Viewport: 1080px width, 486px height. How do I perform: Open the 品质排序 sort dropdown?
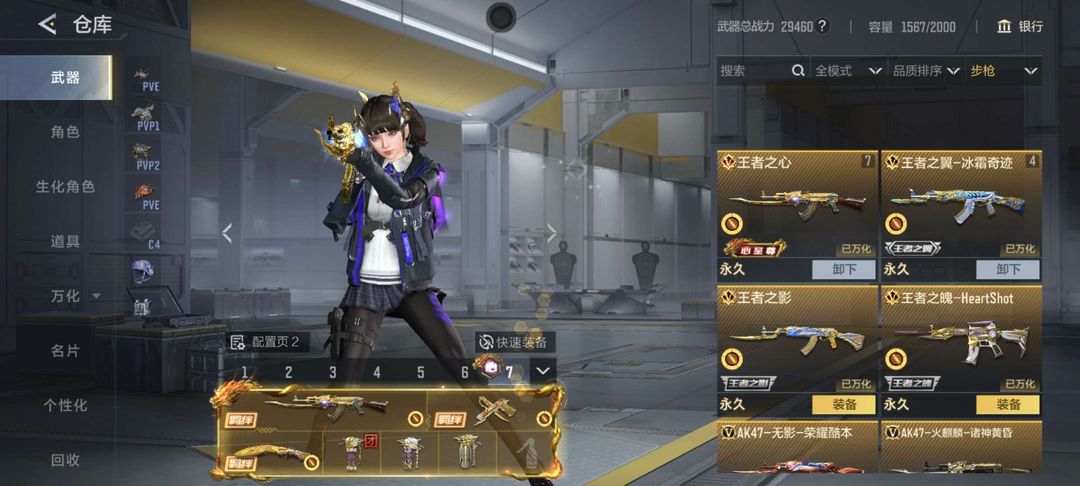pos(926,71)
